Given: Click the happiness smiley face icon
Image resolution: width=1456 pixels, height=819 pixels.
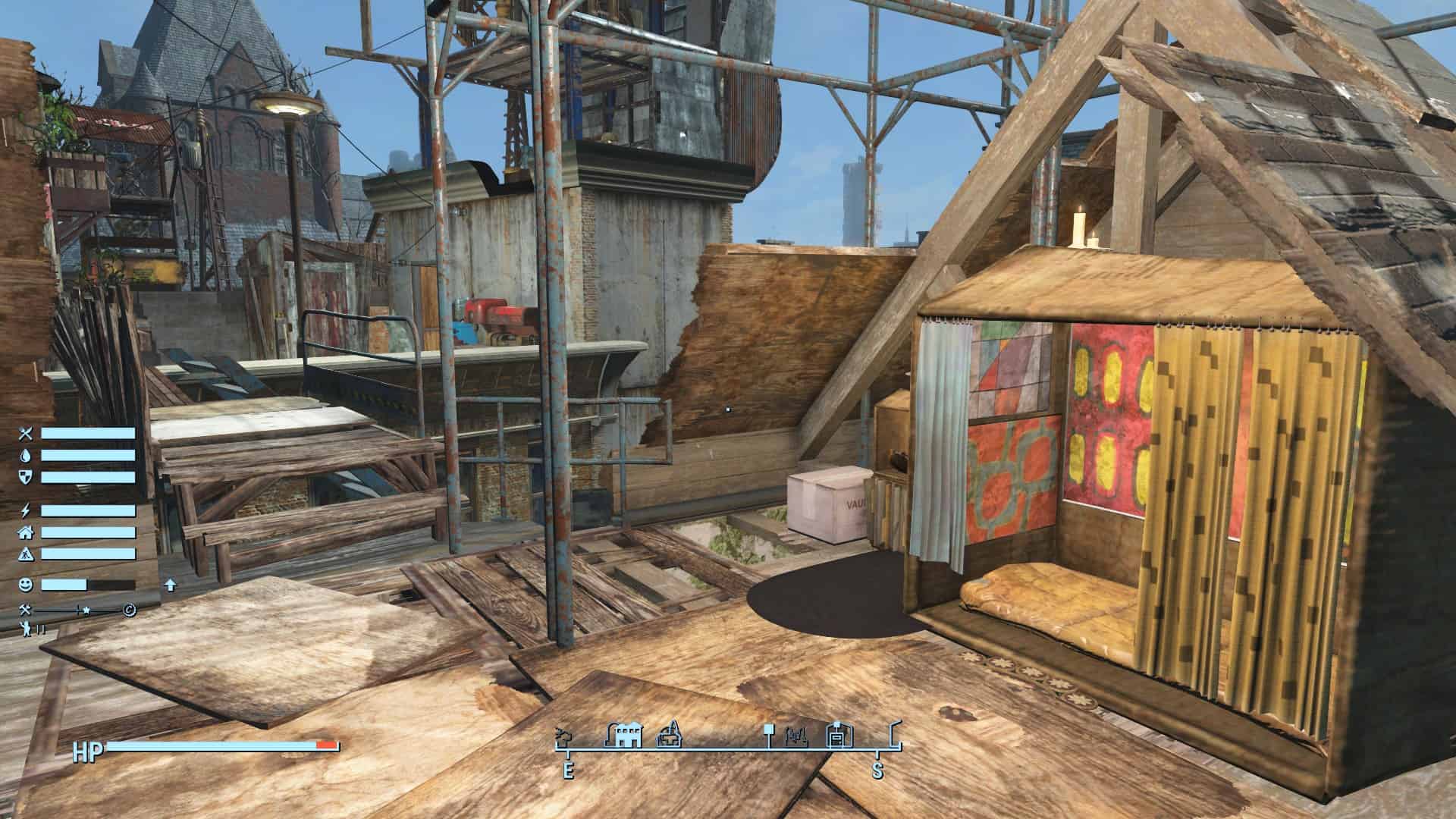Looking at the screenshot, I should pos(27,585).
